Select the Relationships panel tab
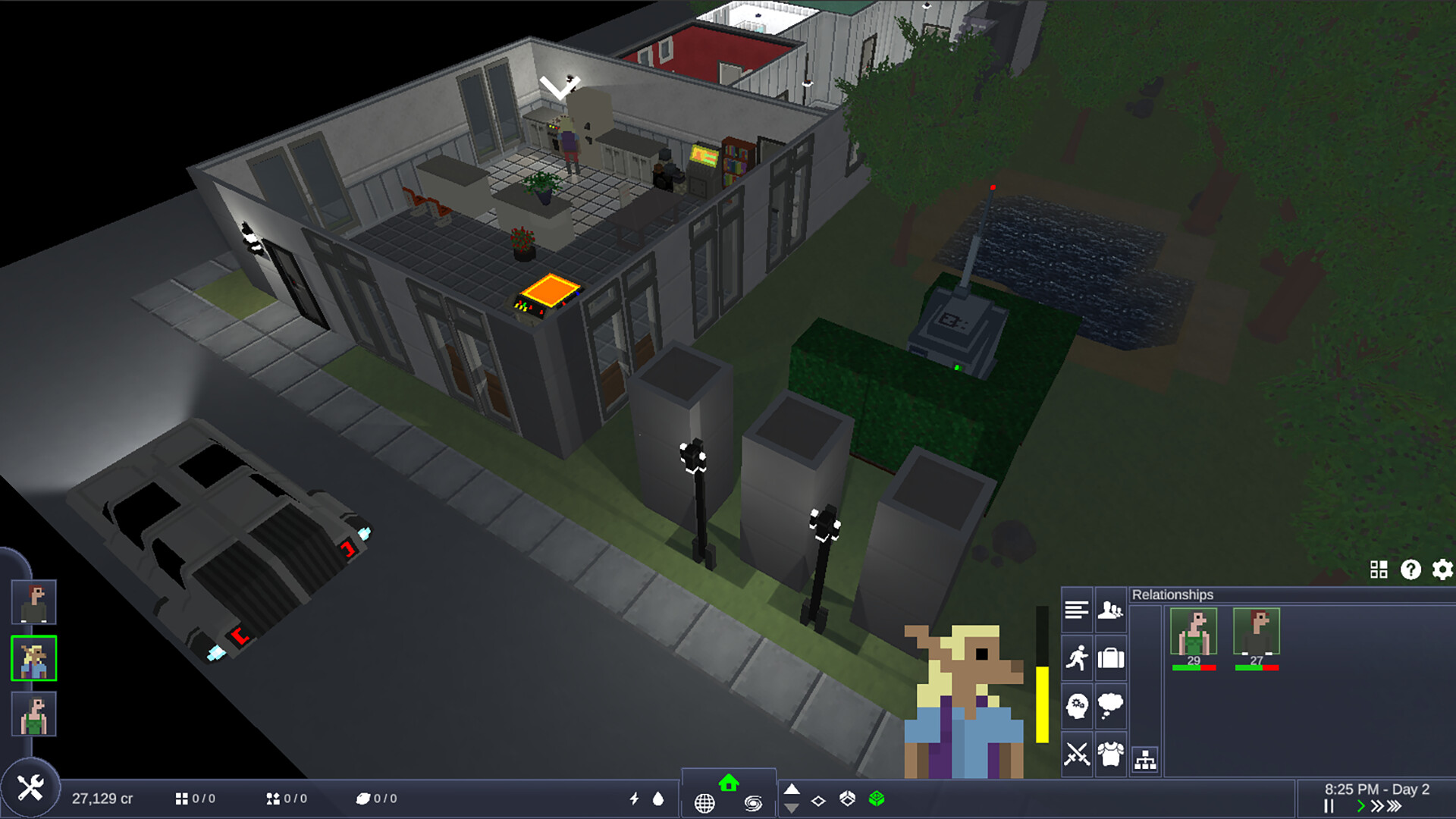 (x=1111, y=610)
